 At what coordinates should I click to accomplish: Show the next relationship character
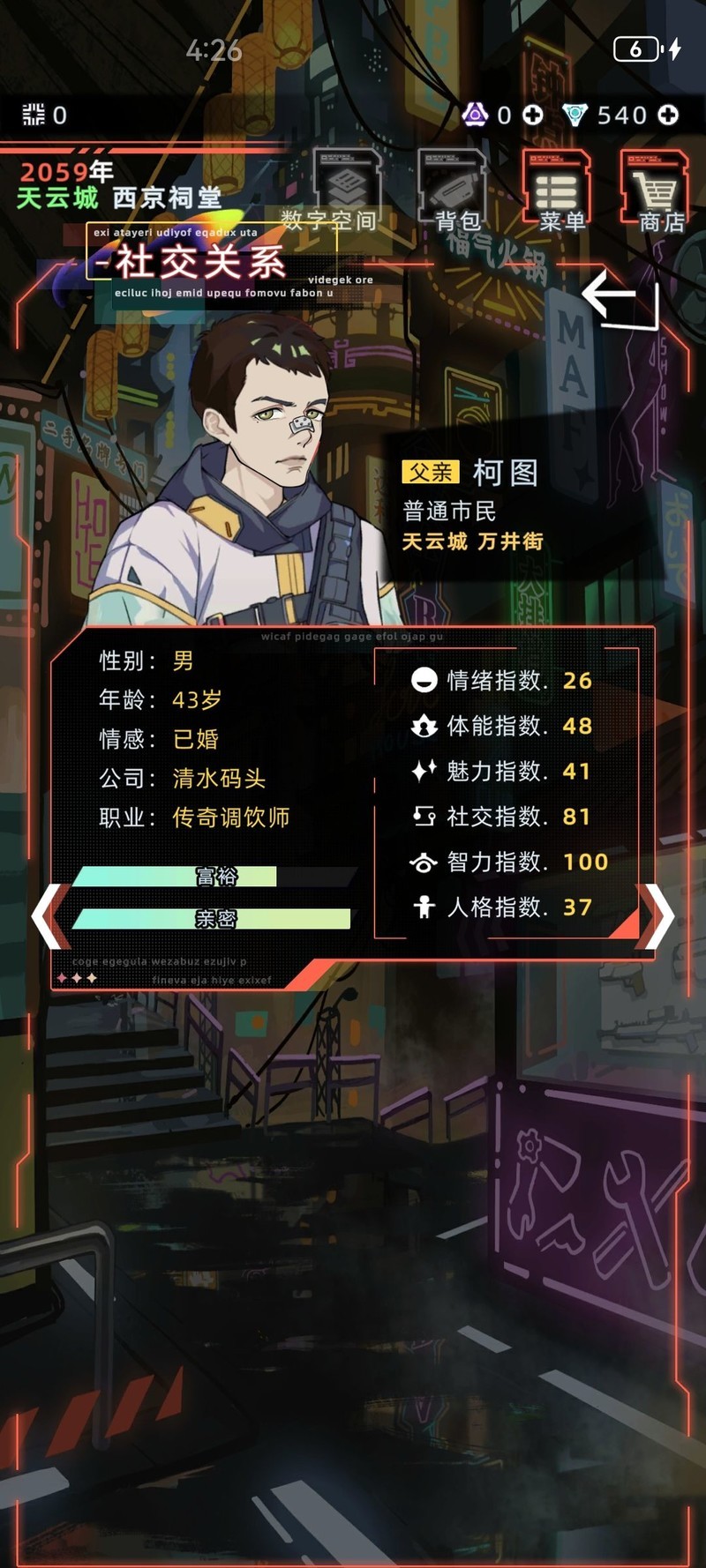657,917
